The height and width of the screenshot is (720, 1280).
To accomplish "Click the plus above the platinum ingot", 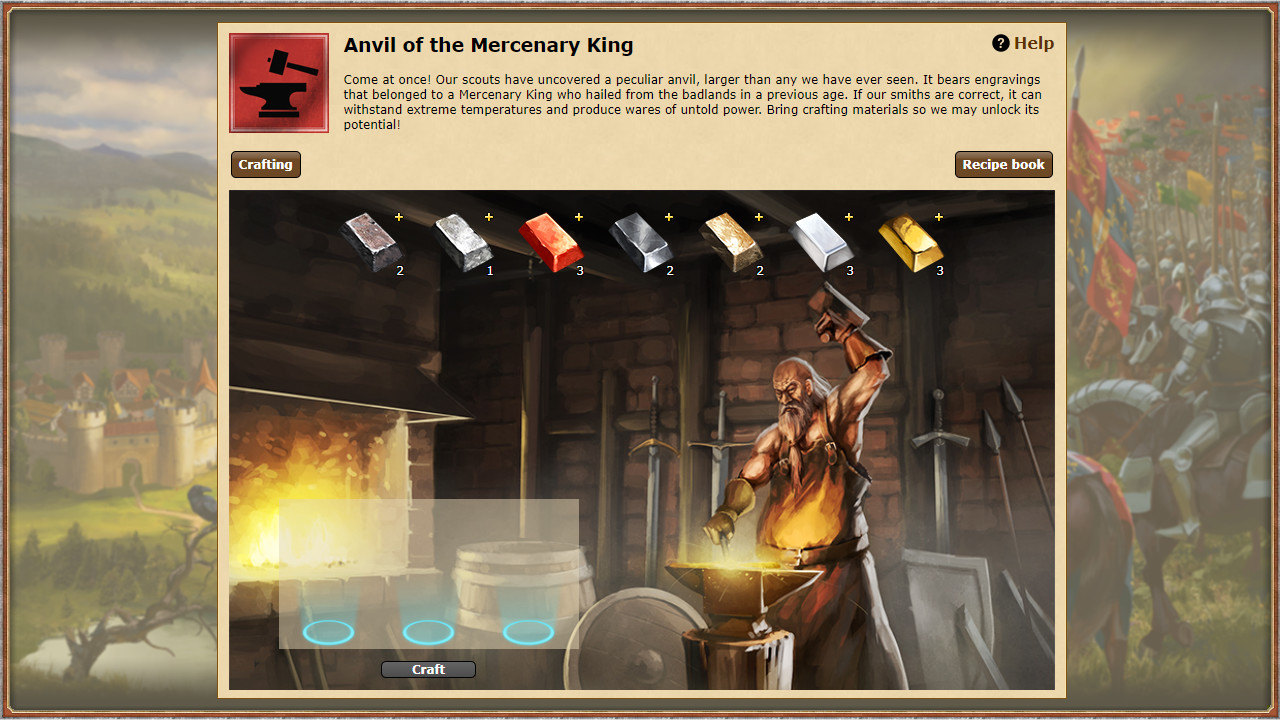I will pyautogui.click(x=848, y=216).
